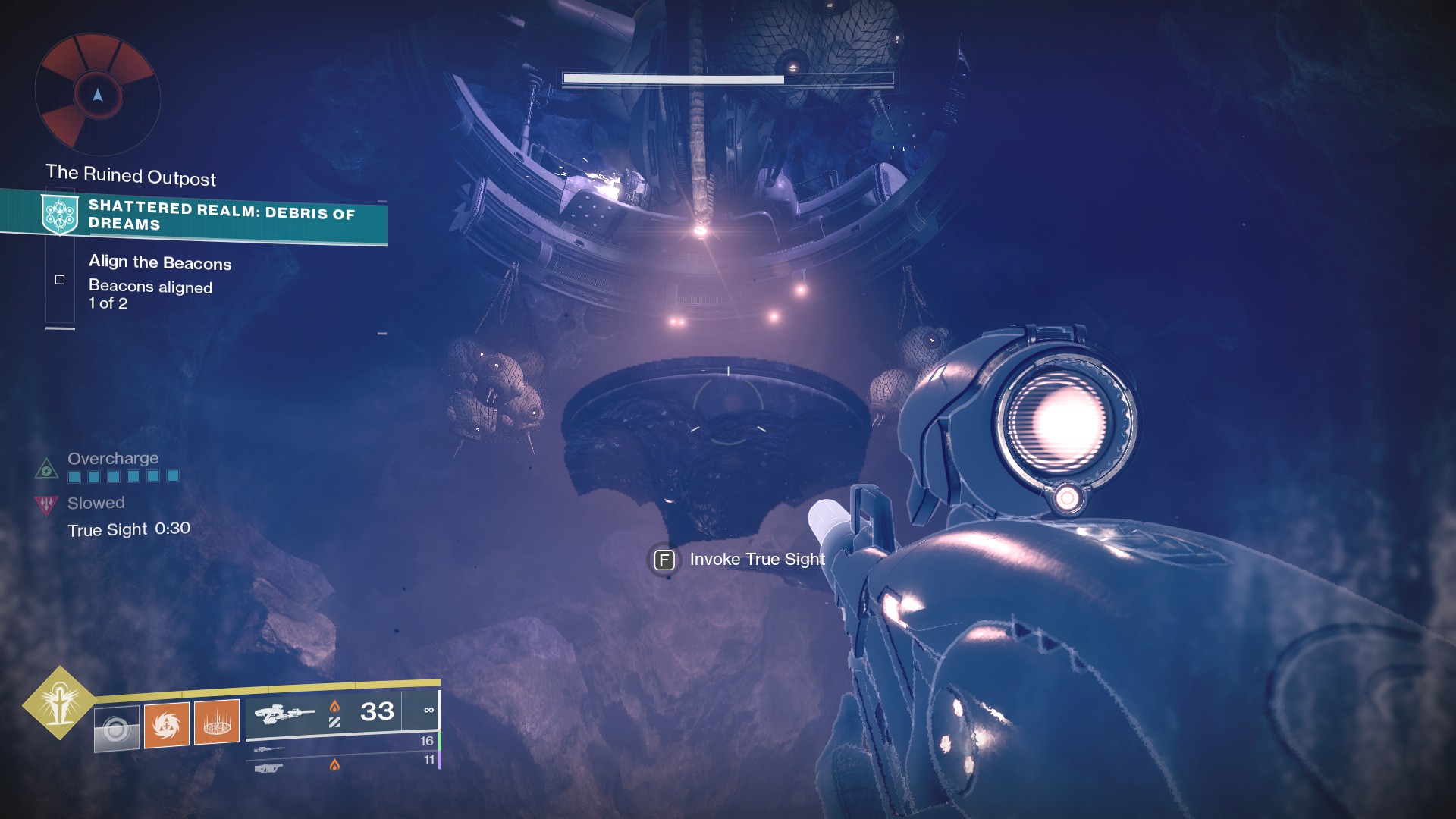Click the Slowed debuff icon
The width and height of the screenshot is (1456, 819).
pyautogui.click(x=46, y=504)
